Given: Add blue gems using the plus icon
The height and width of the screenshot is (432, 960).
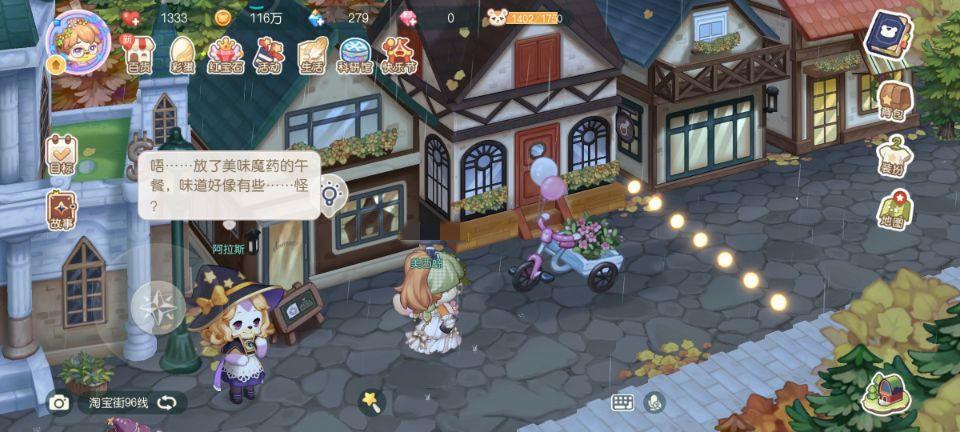Looking at the screenshot, I should (317, 18).
